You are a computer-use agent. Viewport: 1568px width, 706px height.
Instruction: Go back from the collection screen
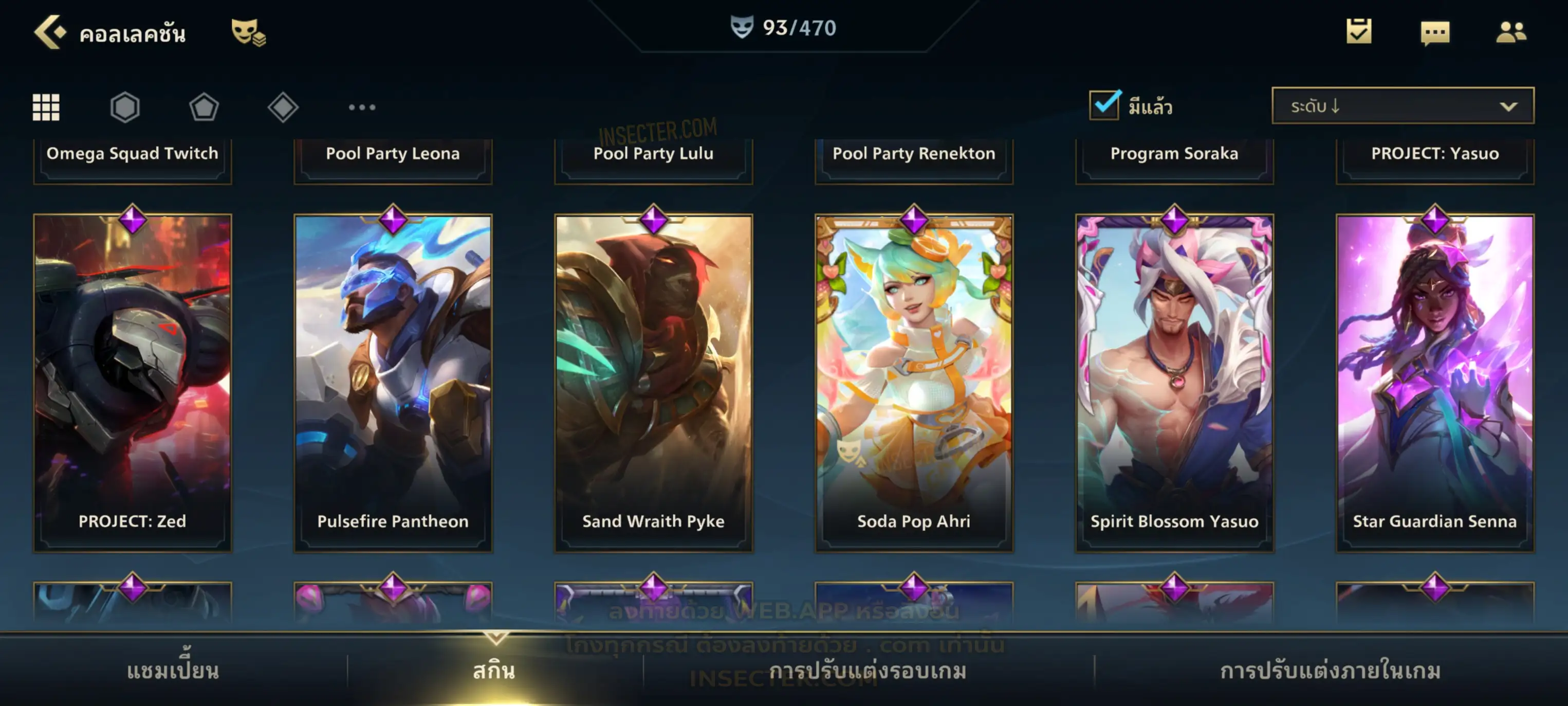50,32
